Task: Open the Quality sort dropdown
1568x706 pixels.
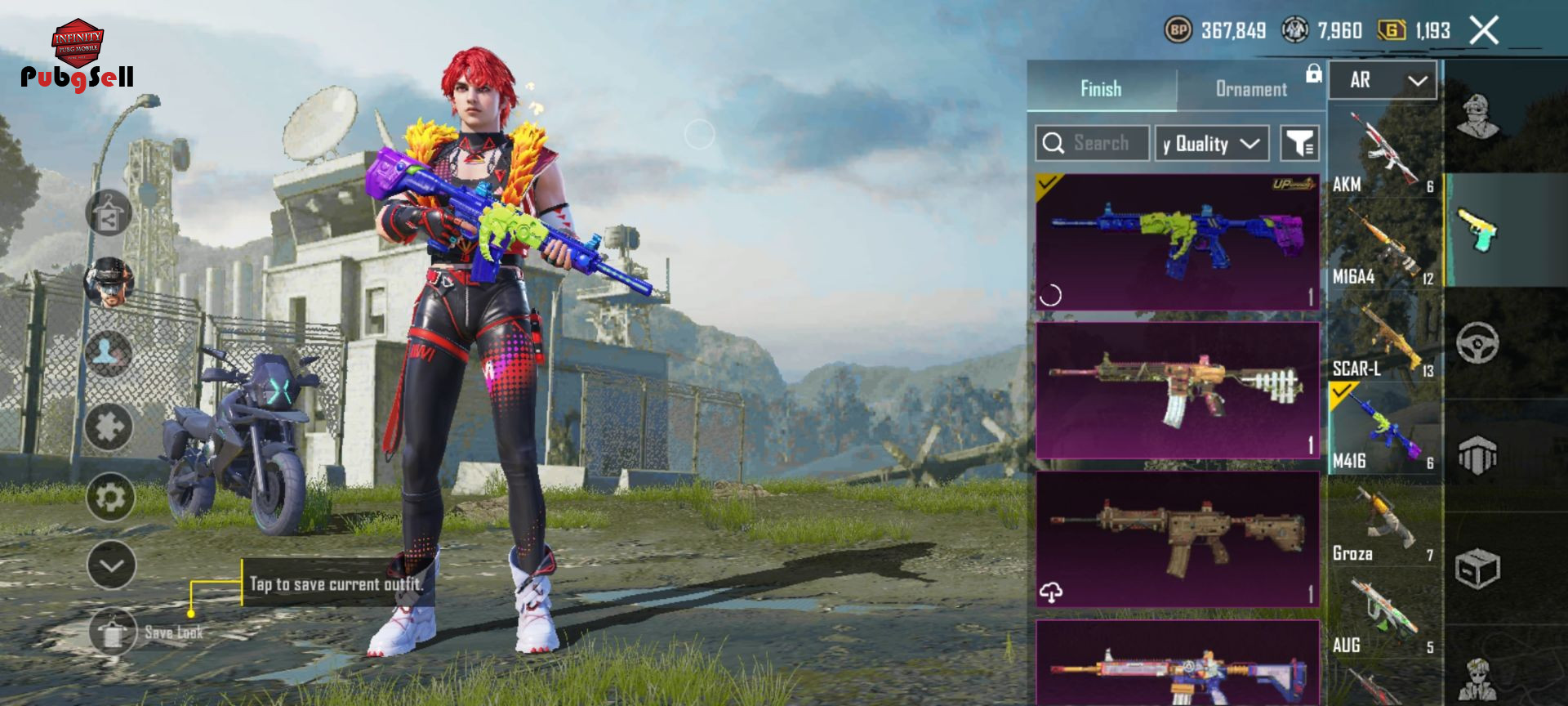Action: click(1211, 144)
